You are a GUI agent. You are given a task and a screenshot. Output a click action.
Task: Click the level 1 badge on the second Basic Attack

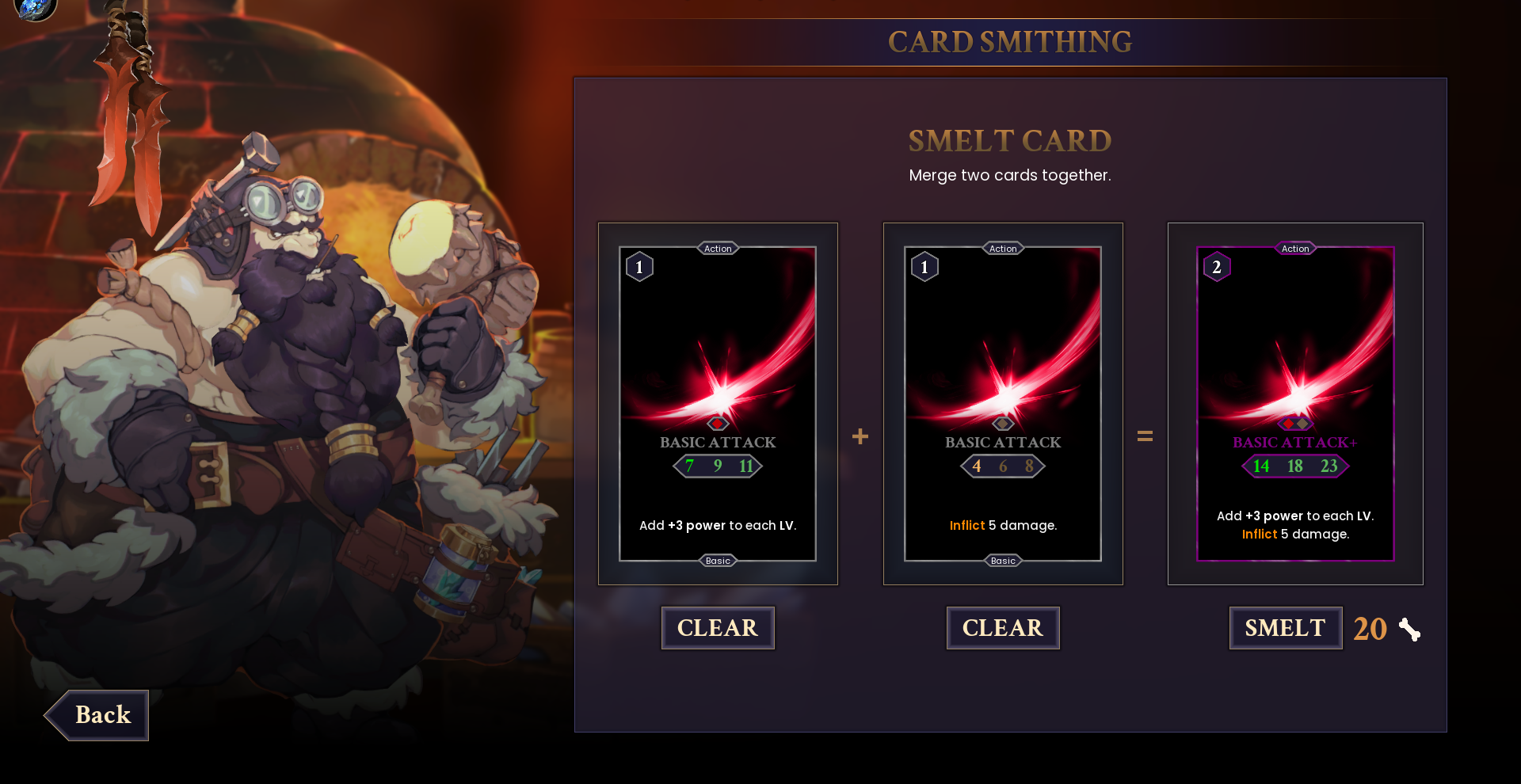[x=924, y=266]
